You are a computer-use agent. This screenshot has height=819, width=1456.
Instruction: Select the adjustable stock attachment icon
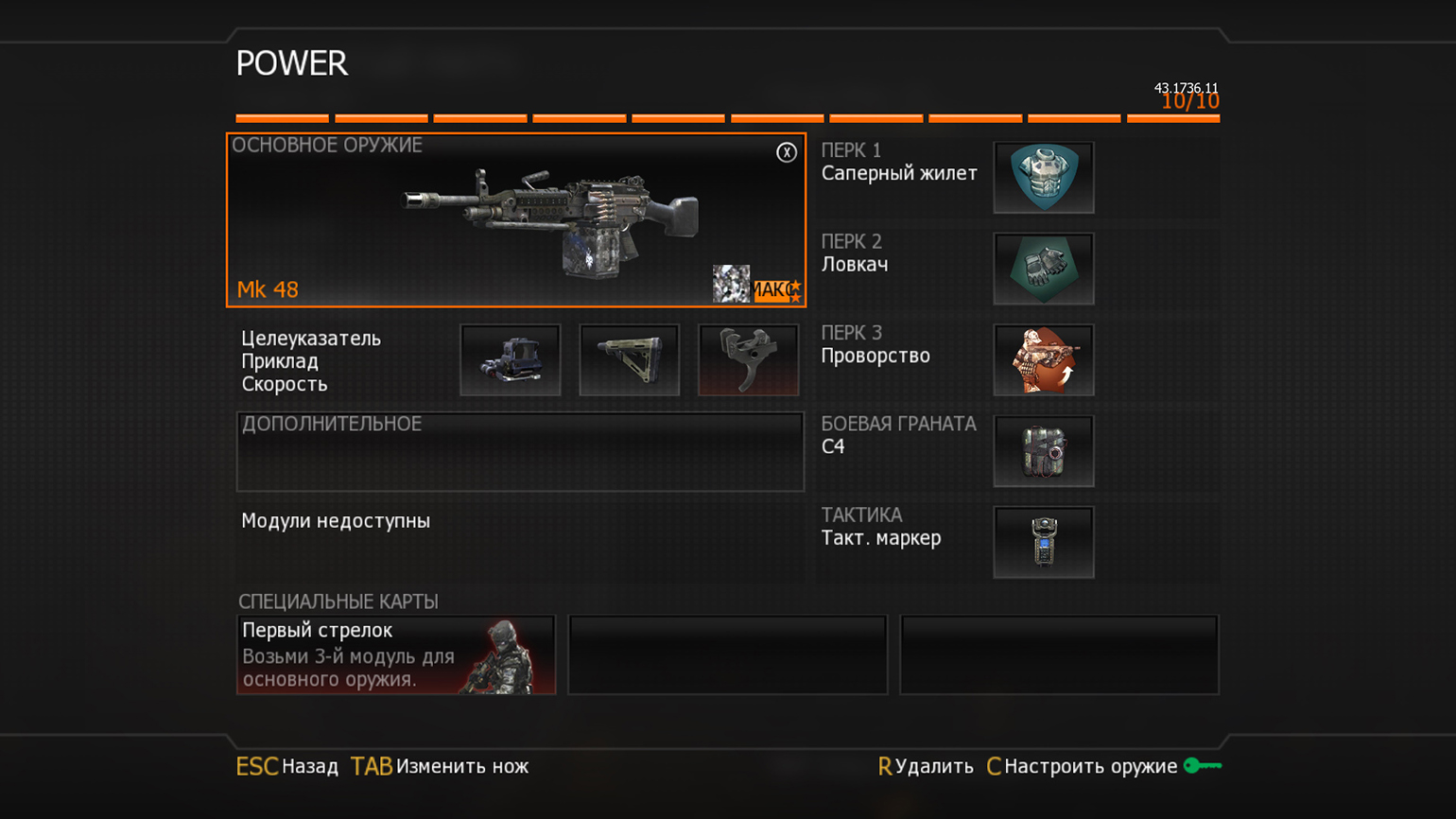coord(630,360)
